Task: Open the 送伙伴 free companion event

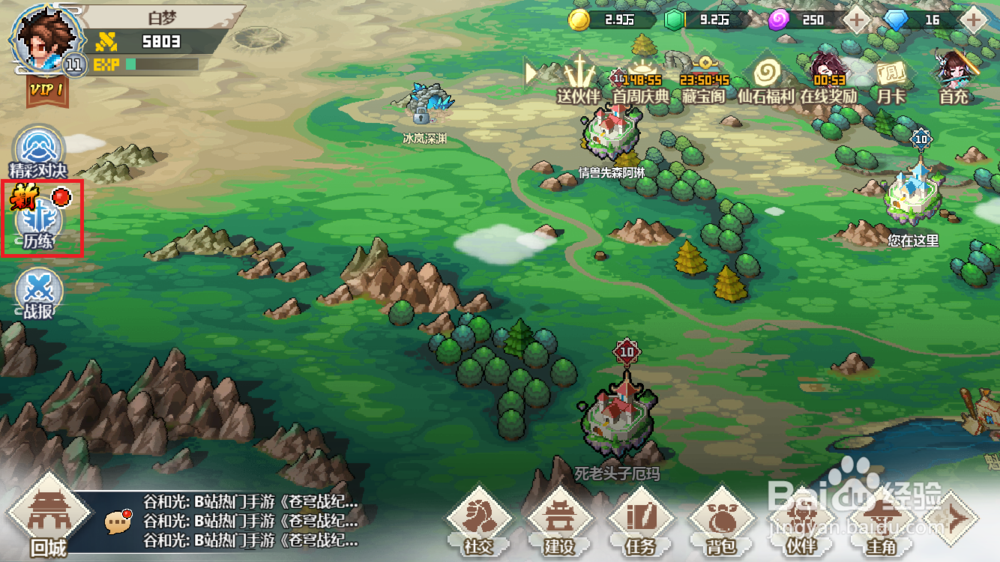Action: click(578, 78)
